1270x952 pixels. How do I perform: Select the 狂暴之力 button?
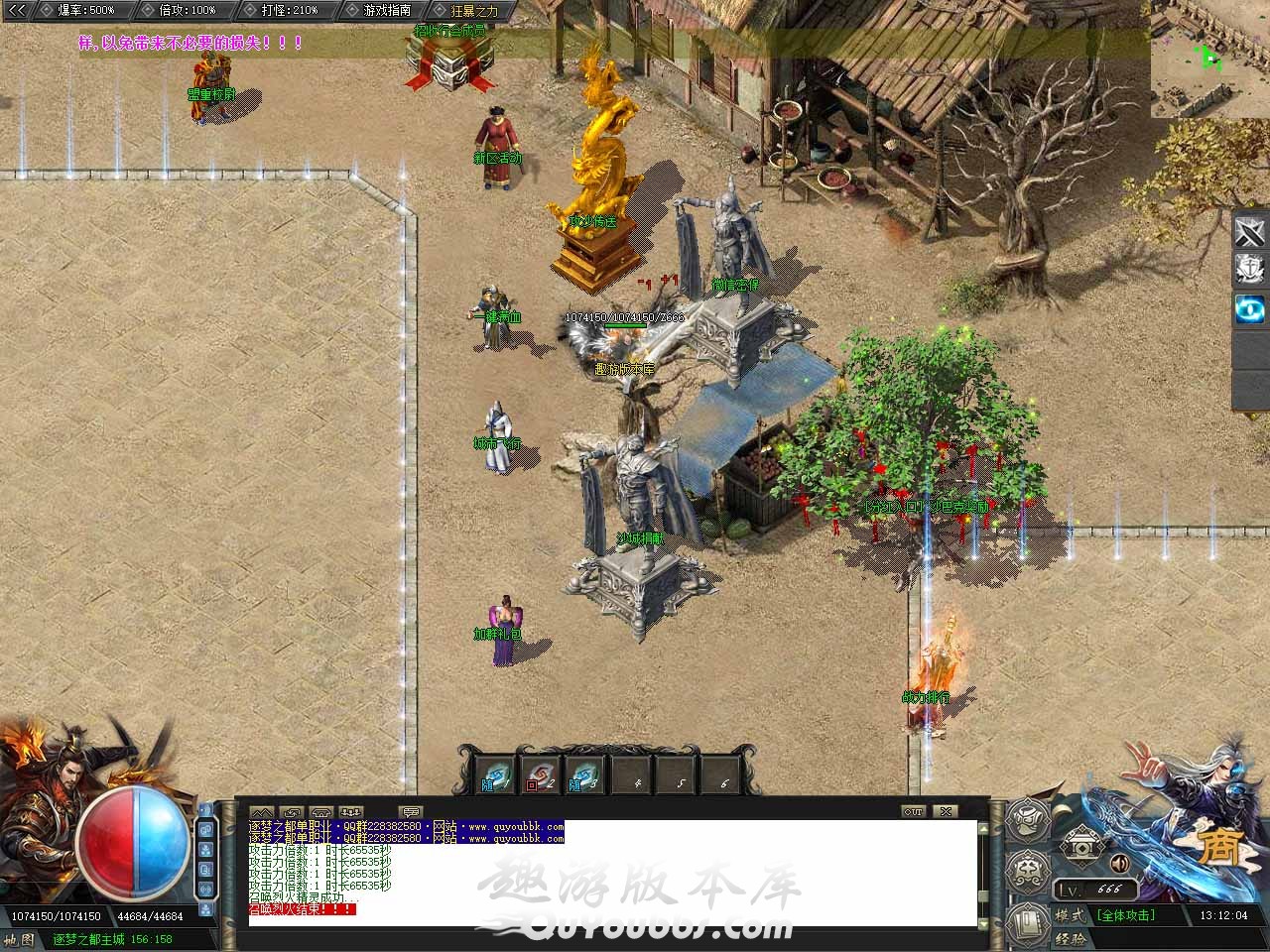(473, 10)
